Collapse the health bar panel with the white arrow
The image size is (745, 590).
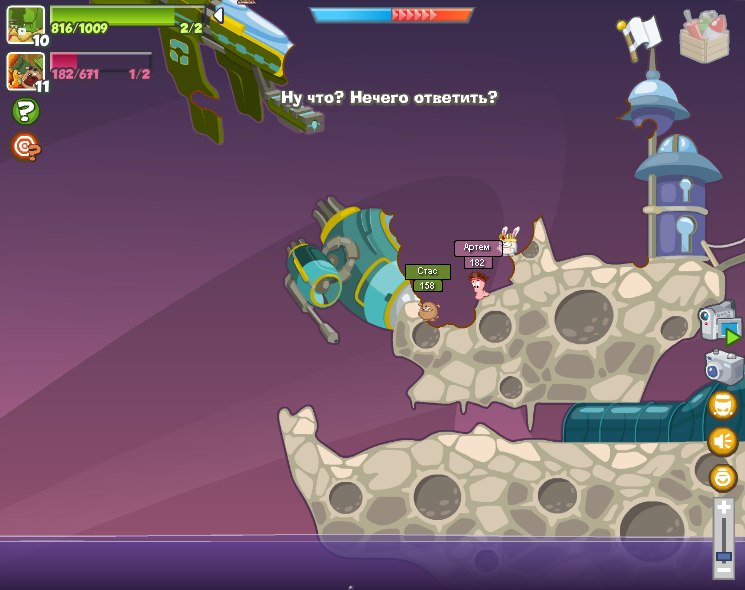(x=217, y=15)
